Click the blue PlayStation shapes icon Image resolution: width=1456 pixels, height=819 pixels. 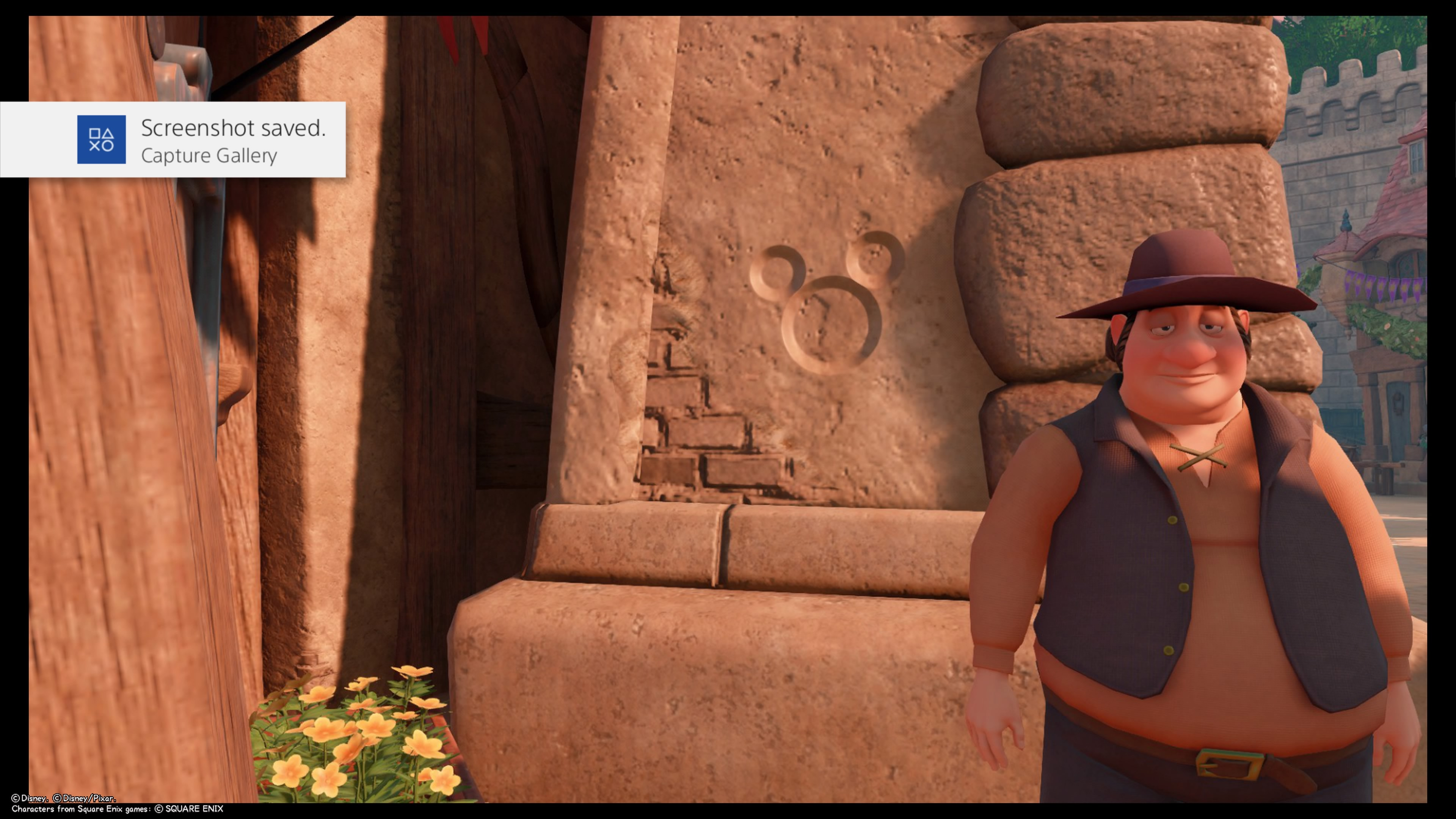(x=101, y=140)
